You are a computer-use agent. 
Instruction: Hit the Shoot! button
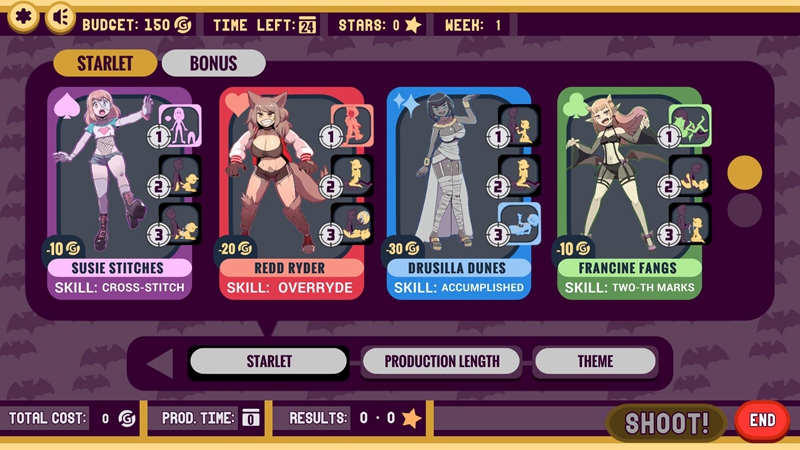667,422
